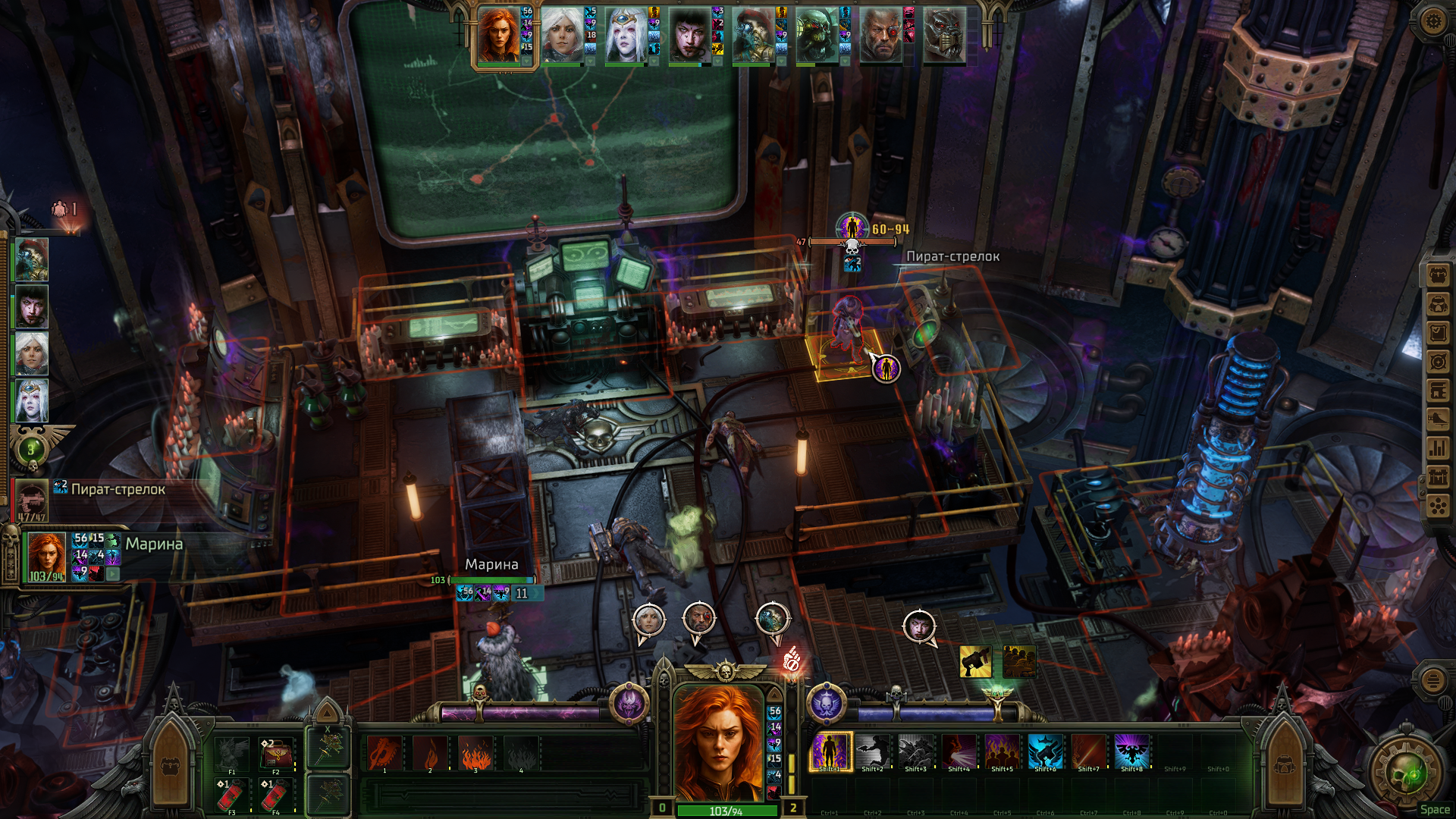Use the red medikit bag item
Screen dimensions: 1456x819
click(x=275, y=754)
